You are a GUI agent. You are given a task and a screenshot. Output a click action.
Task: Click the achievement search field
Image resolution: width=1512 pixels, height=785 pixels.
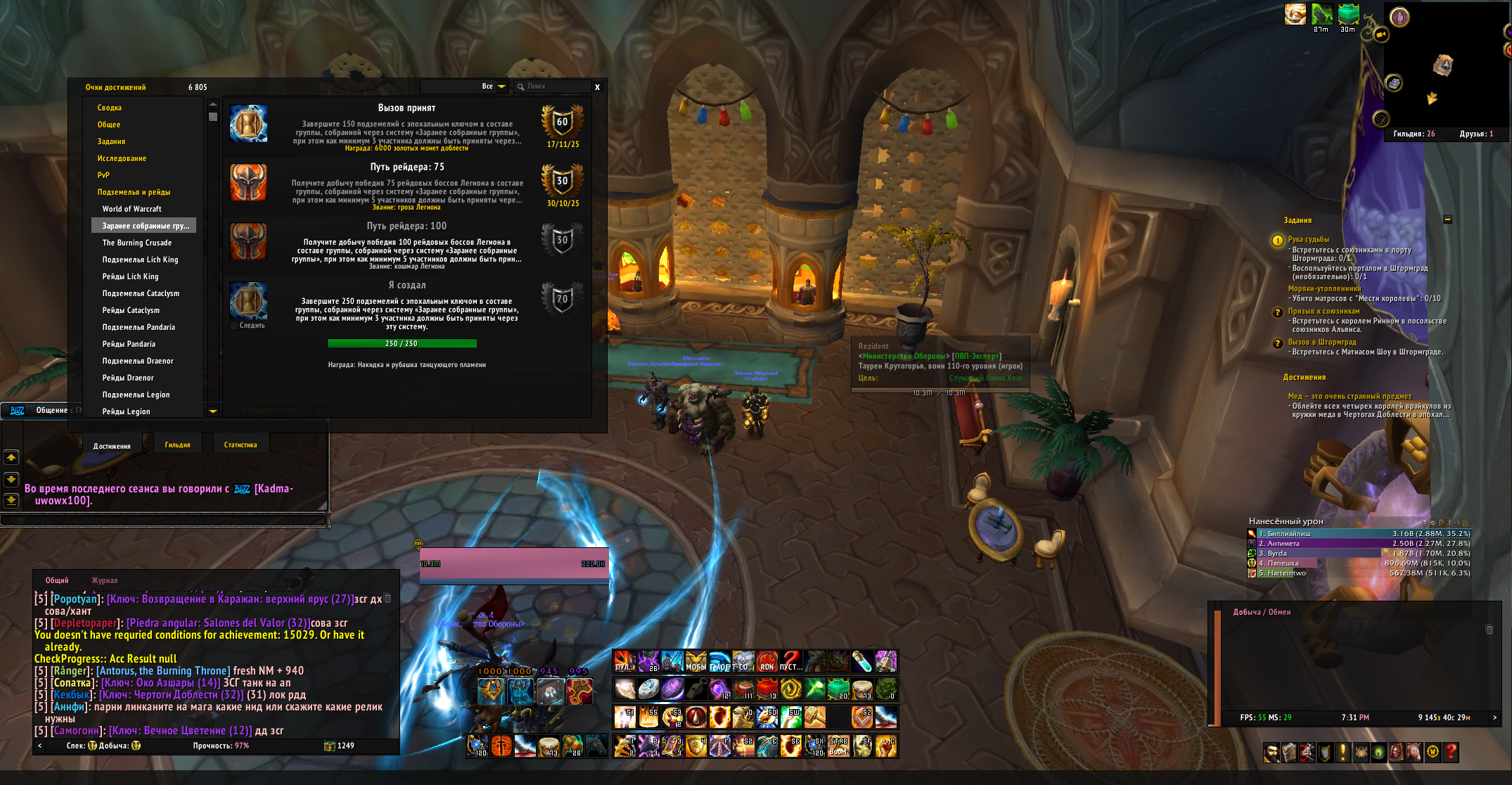point(556,87)
